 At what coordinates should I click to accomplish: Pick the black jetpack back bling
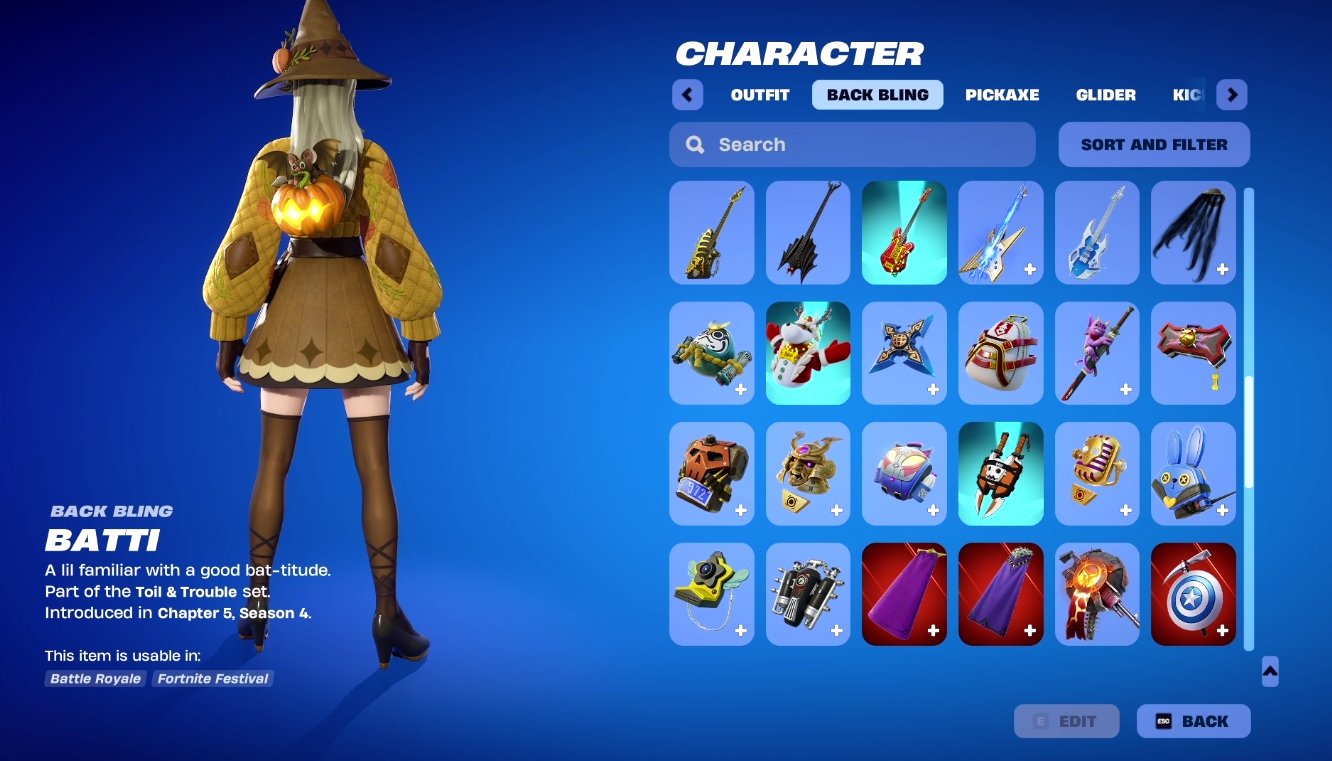[808, 593]
